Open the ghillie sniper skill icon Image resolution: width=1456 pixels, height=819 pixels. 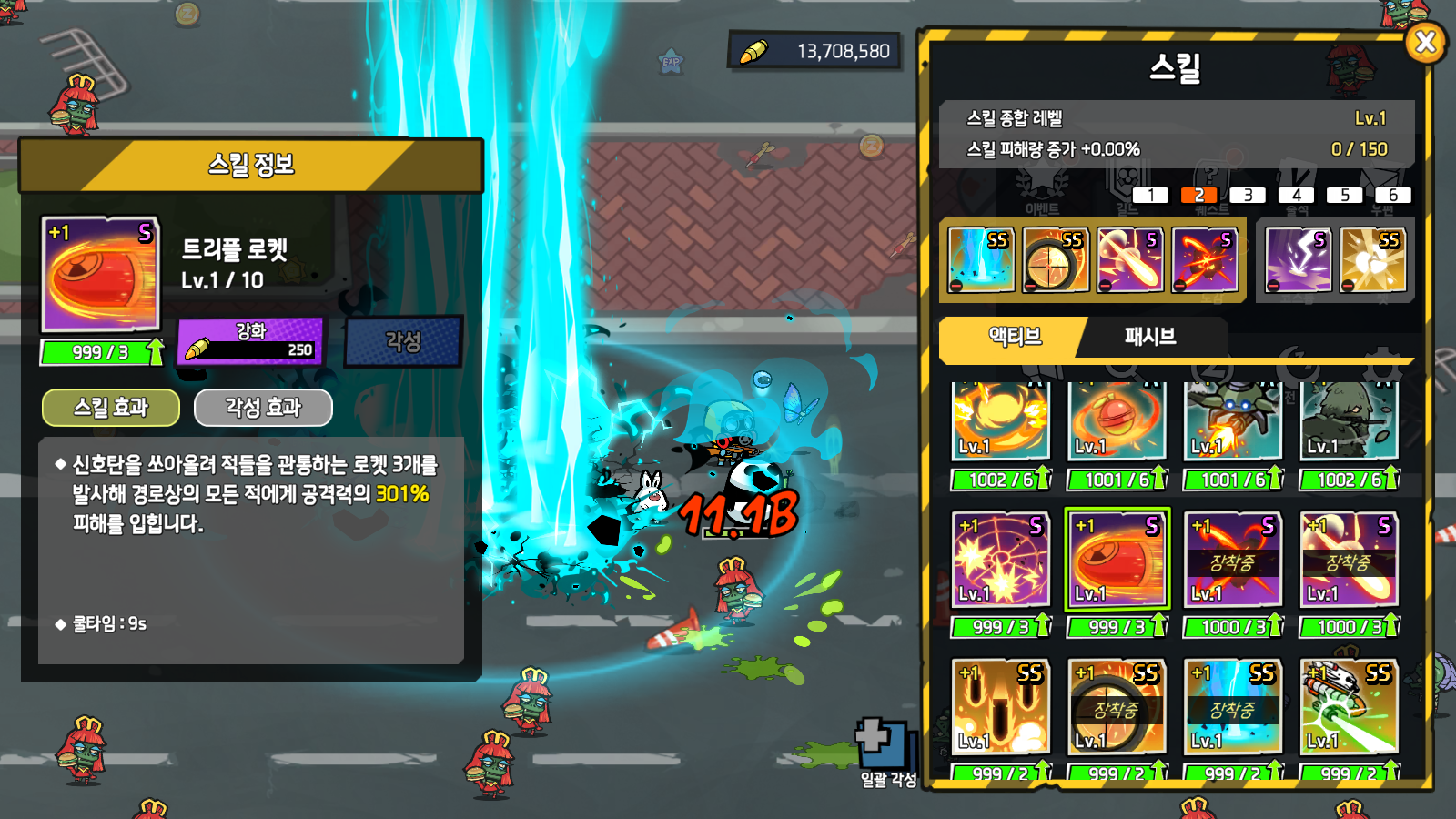[1348, 419]
